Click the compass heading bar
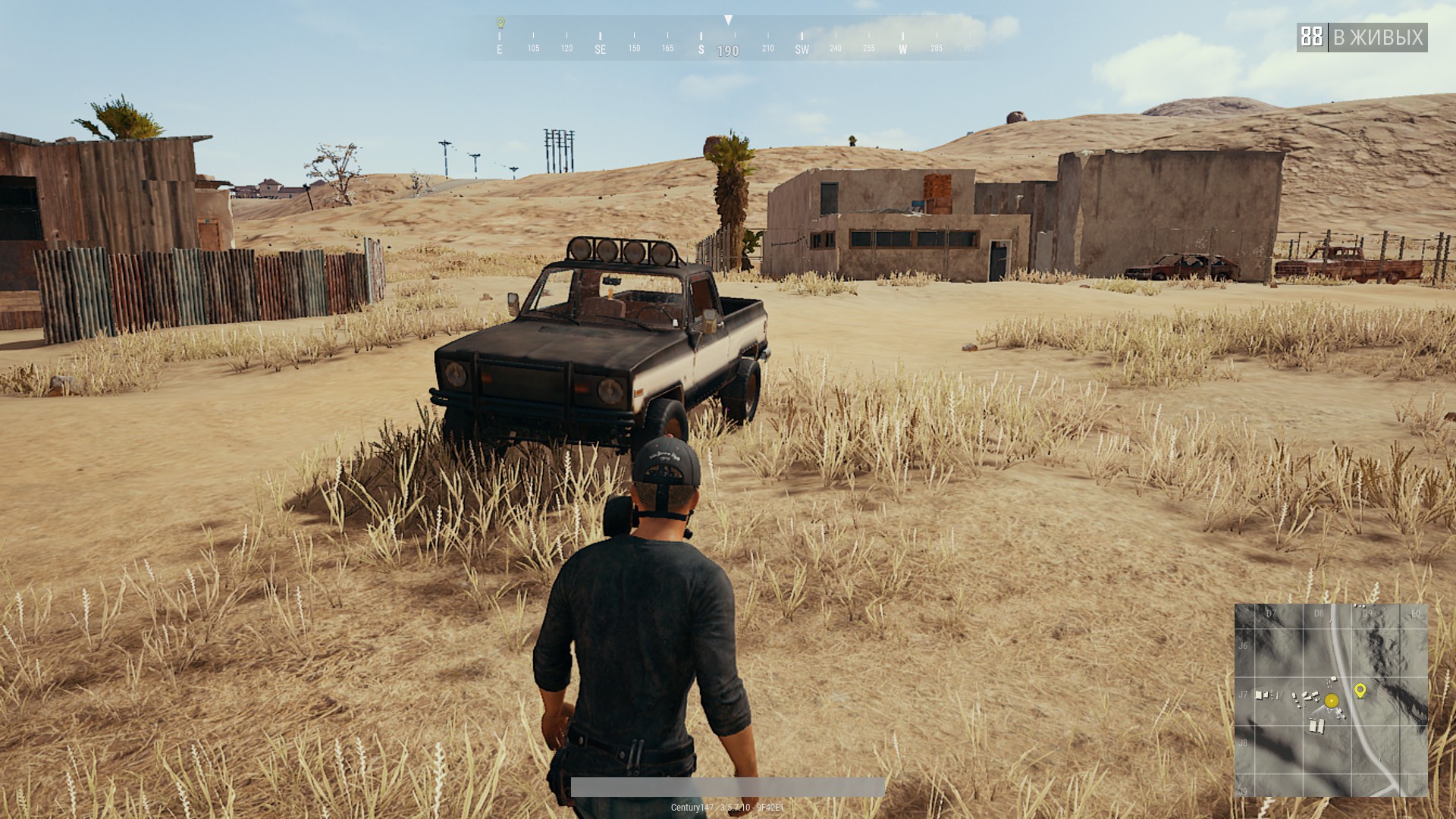The width and height of the screenshot is (1456, 819). [728, 39]
